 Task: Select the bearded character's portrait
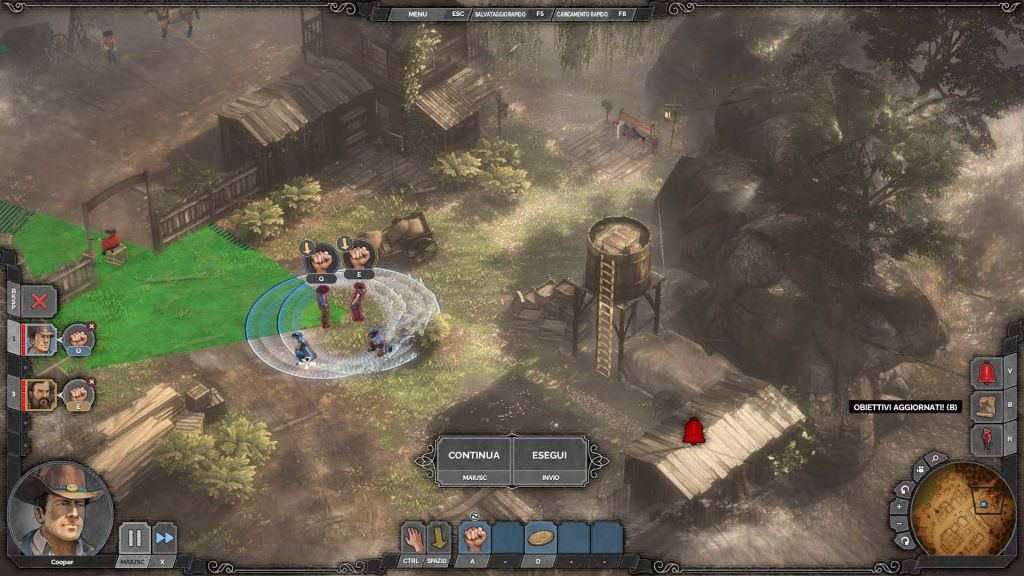[x=41, y=393]
